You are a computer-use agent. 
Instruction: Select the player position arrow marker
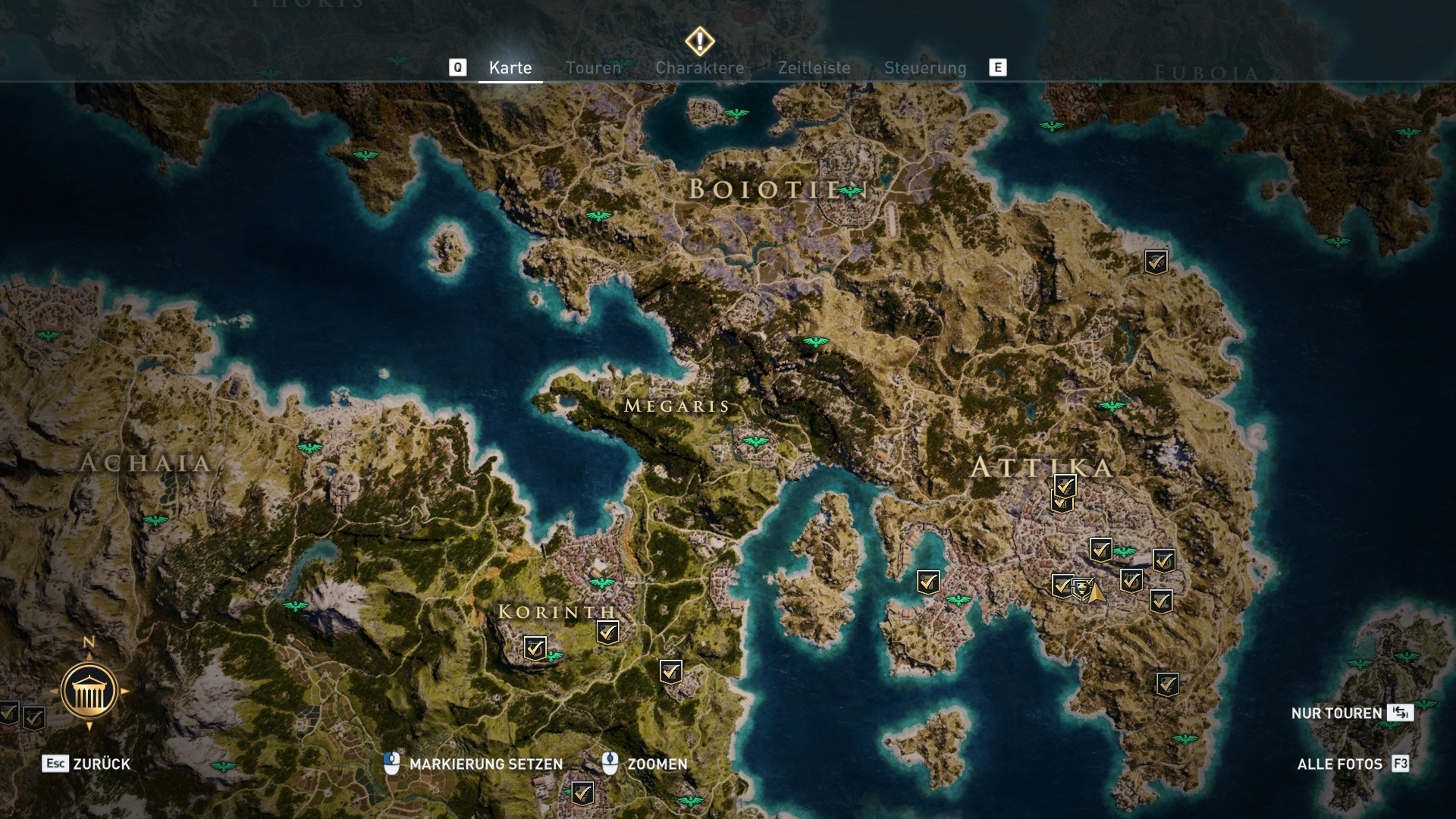pyautogui.click(x=1095, y=592)
